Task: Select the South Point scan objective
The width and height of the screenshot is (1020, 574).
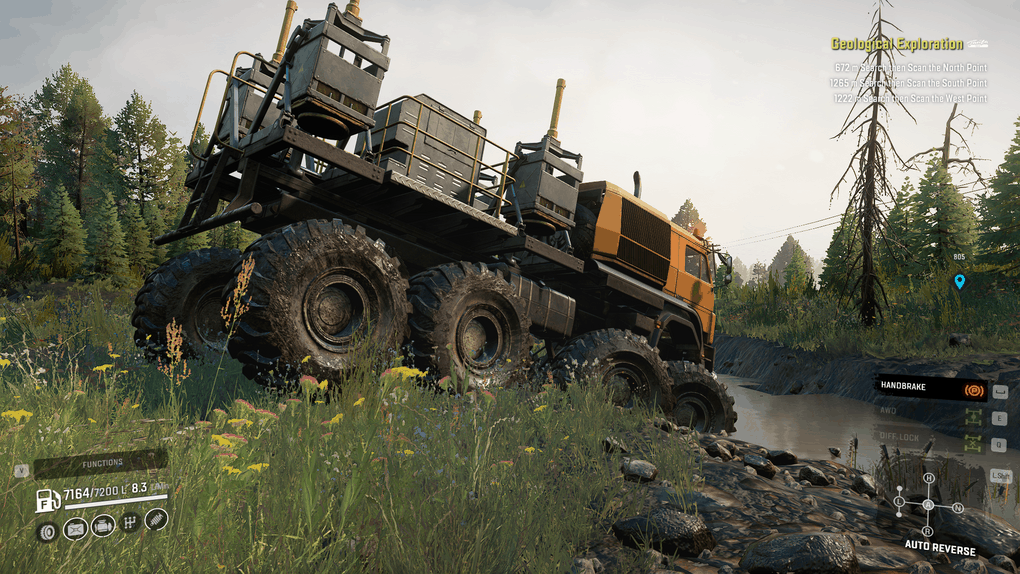Action: coord(909,83)
